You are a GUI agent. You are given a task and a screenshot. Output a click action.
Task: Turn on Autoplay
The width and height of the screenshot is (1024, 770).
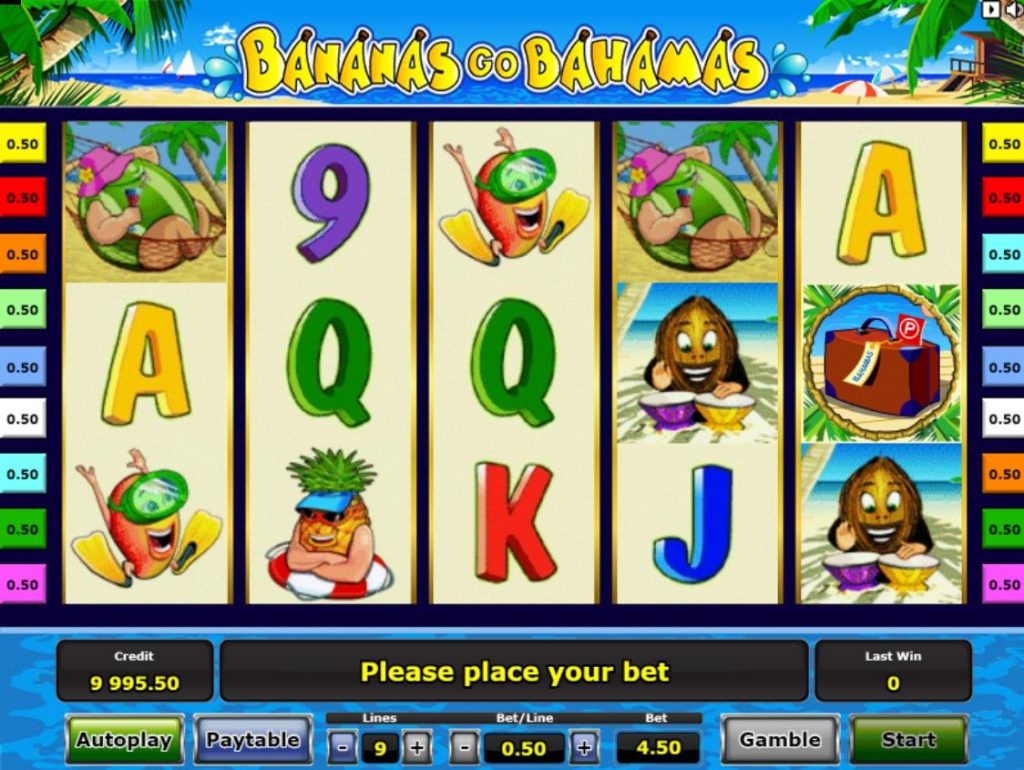click(124, 740)
